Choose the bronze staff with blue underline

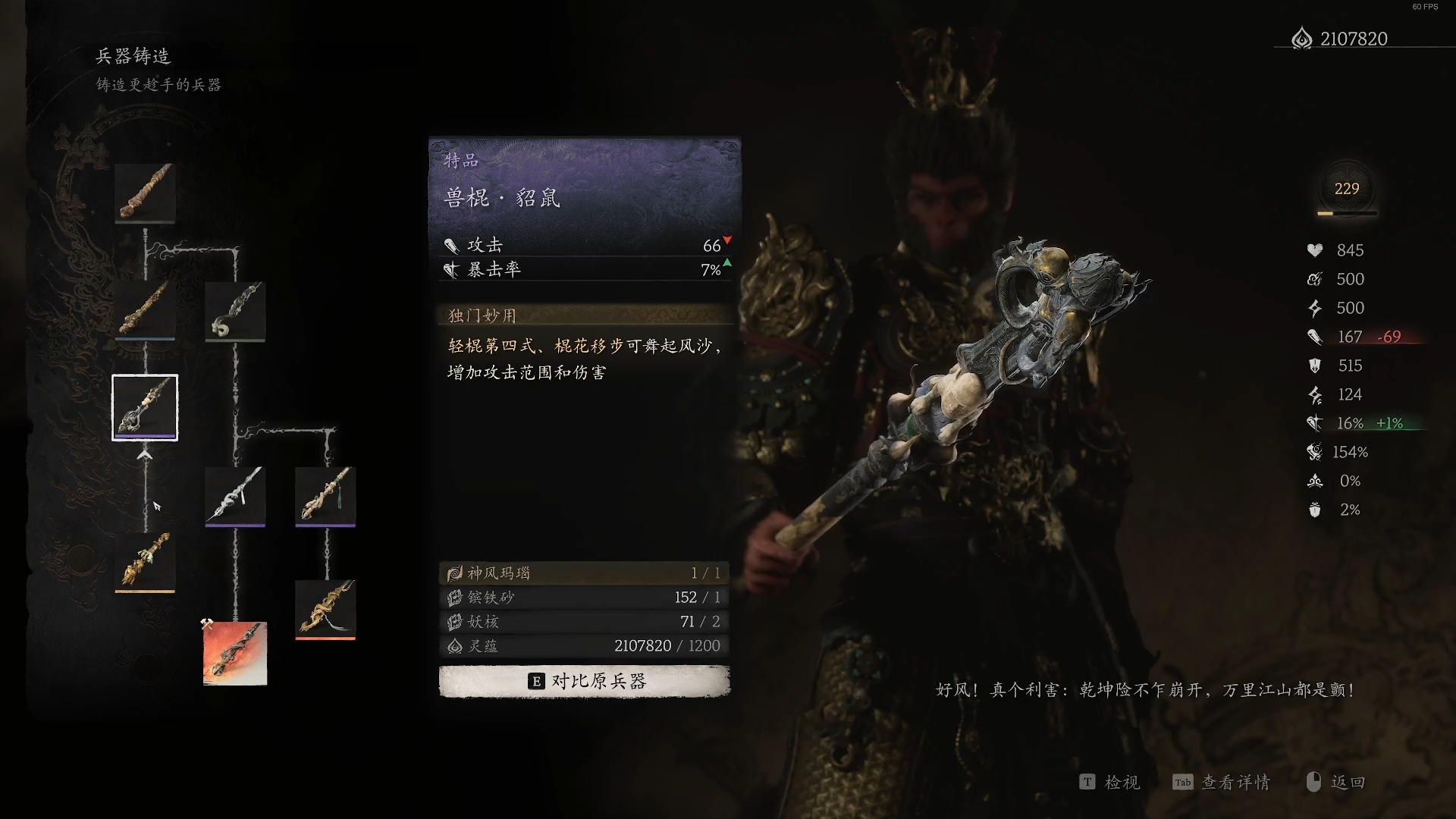pyautogui.click(x=145, y=310)
